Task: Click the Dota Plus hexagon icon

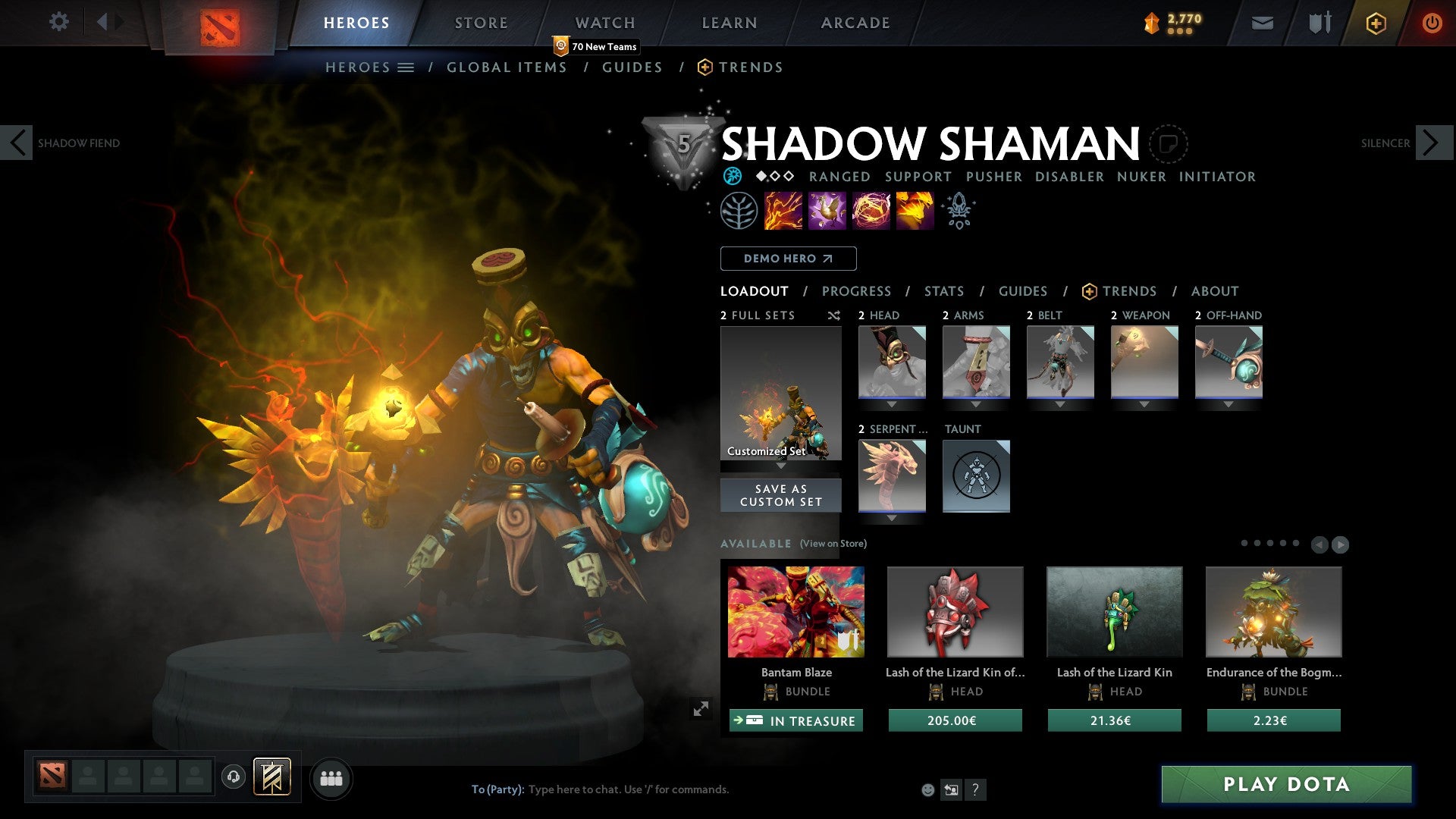Action: [1374, 23]
